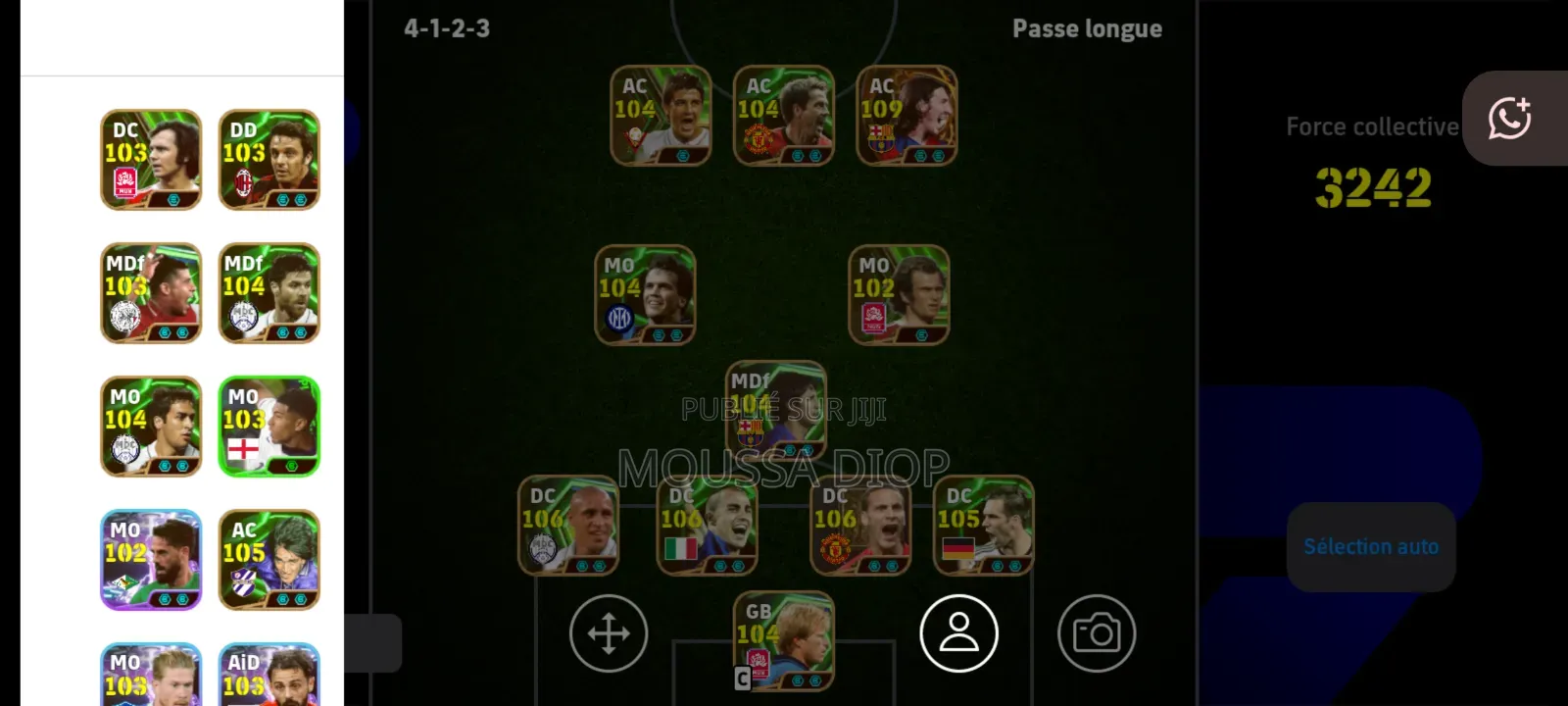The image size is (1568, 706).
Task: Pick the MDf 104 white card in the sidebar
Action: click(x=269, y=292)
